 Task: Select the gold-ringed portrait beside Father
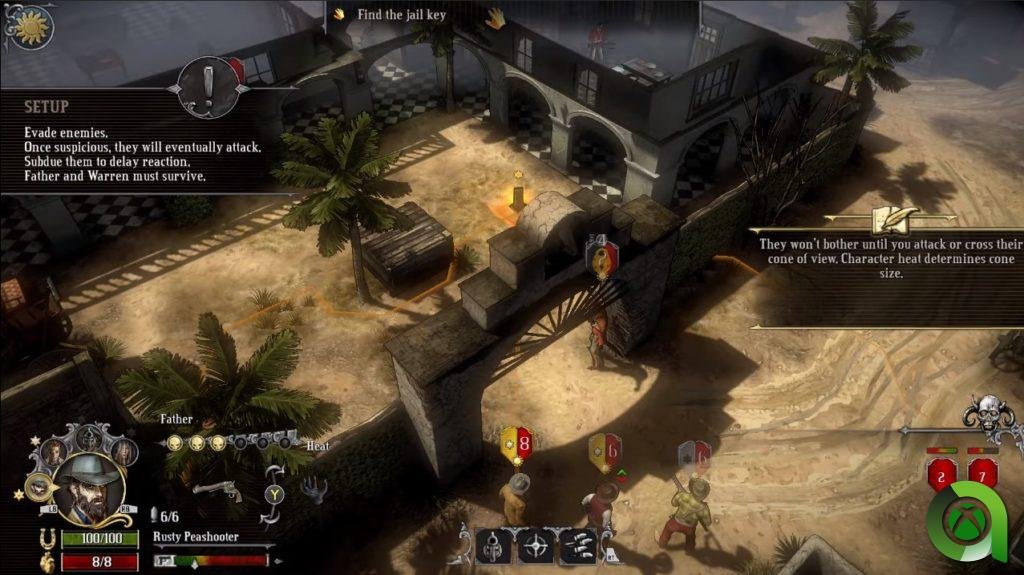[38, 487]
